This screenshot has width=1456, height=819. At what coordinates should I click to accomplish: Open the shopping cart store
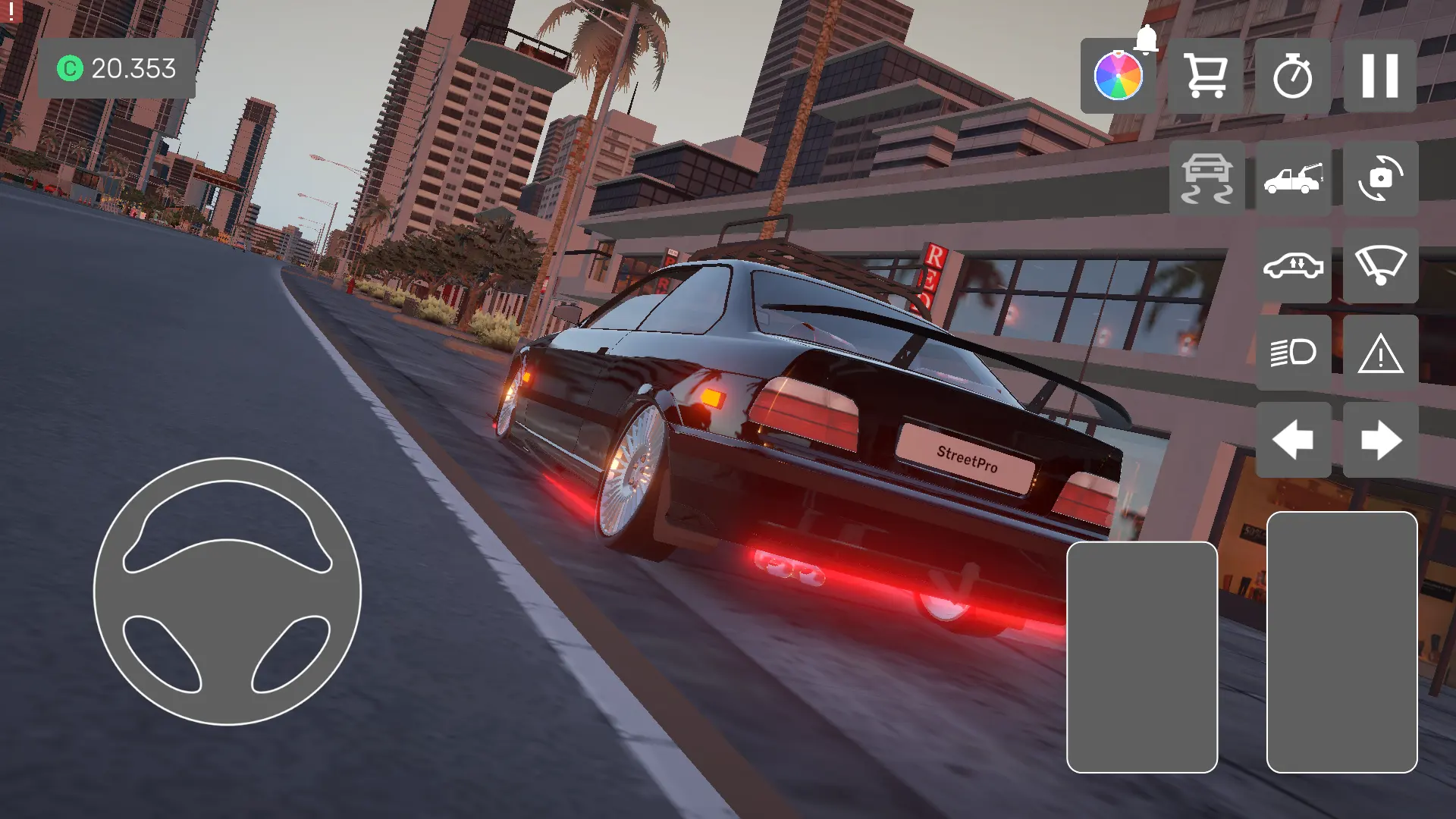click(1205, 76)
